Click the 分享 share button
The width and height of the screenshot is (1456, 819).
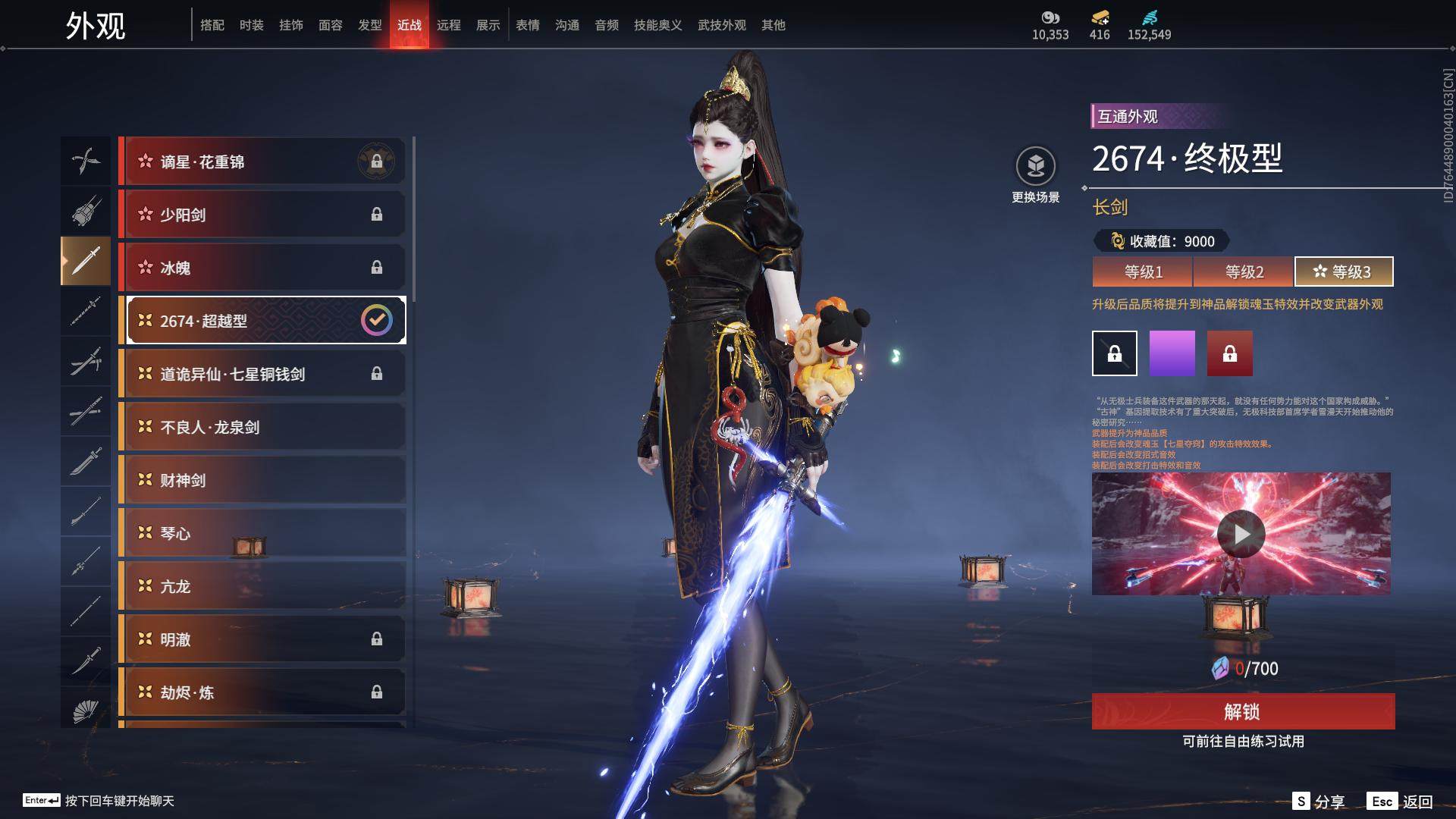coord(1319,802)
